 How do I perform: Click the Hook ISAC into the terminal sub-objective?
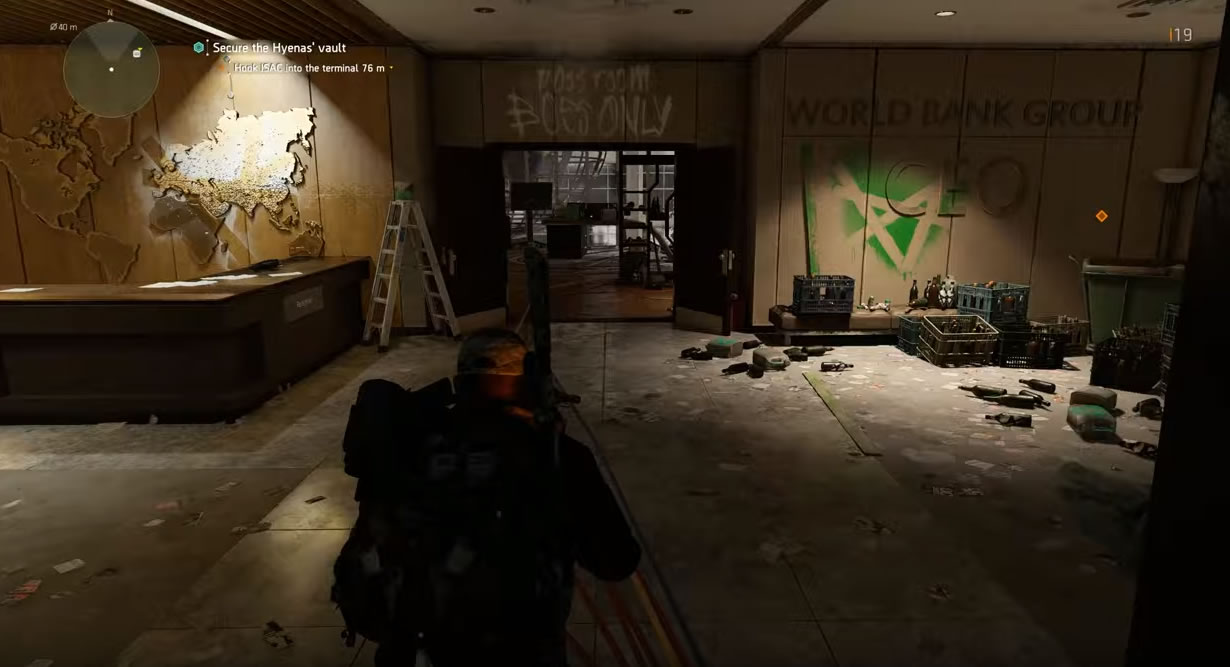pyautogui.click(x=310, y=68)
